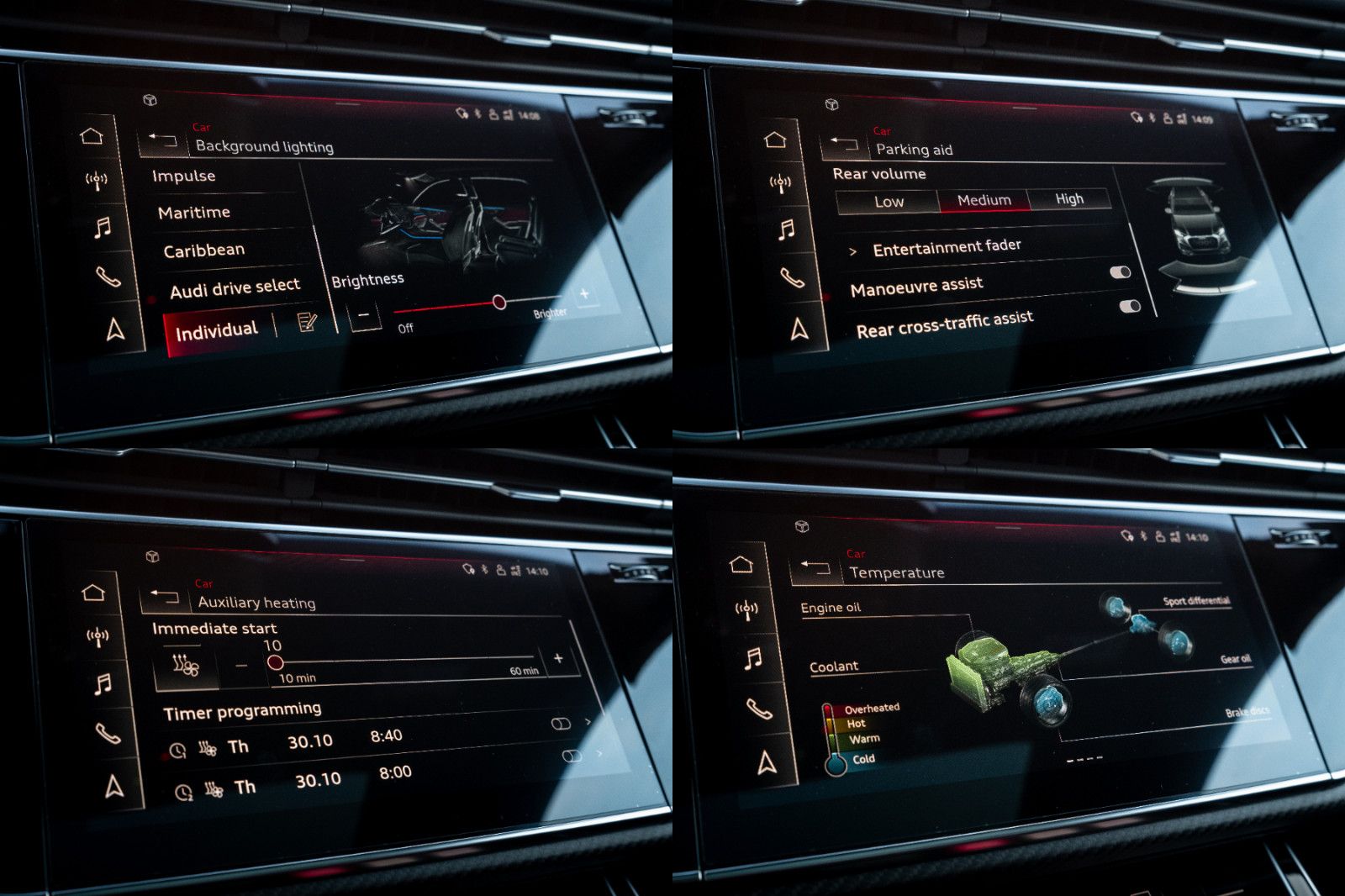Choose the Maritime lighting profile
The image size is (1345, 896).
[194, 213]
